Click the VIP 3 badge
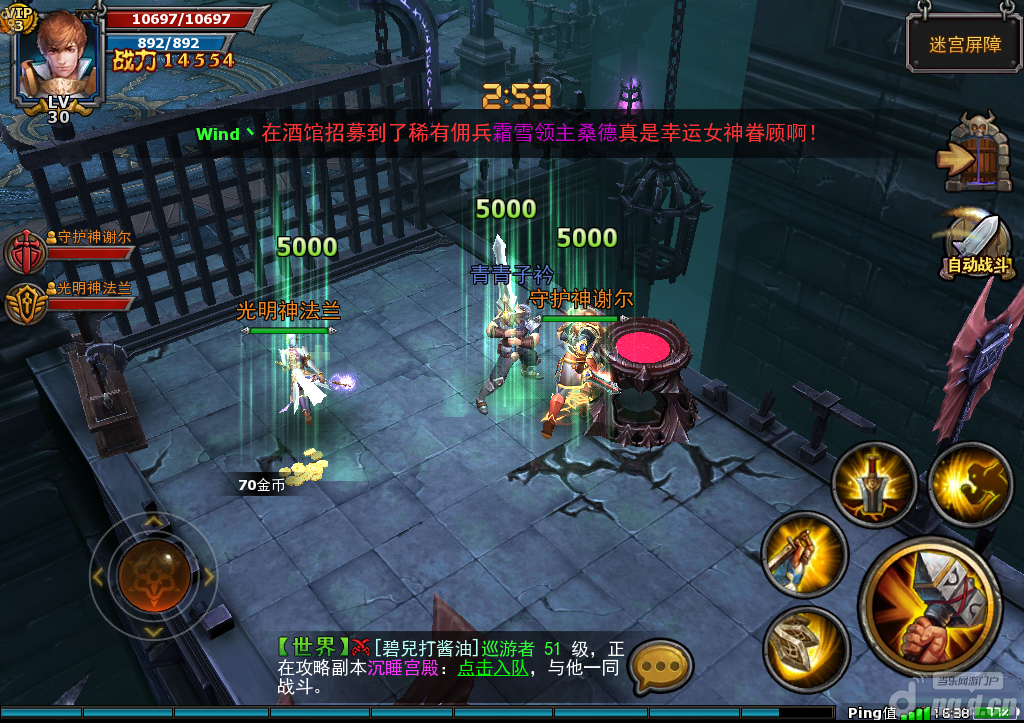 pyautogui.click(x=21, y=18)
